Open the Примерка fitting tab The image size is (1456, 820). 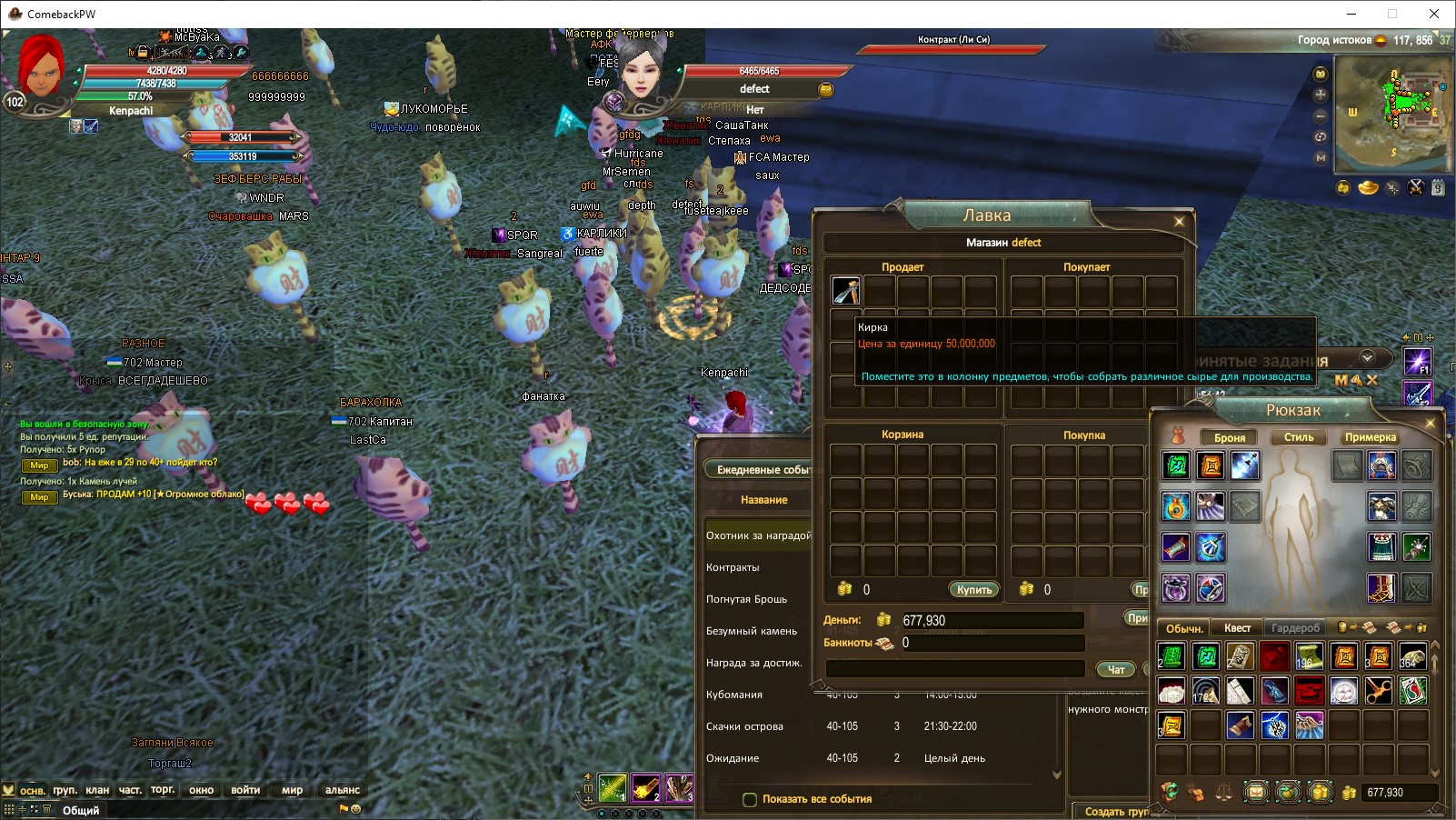tap(1370, 437)
